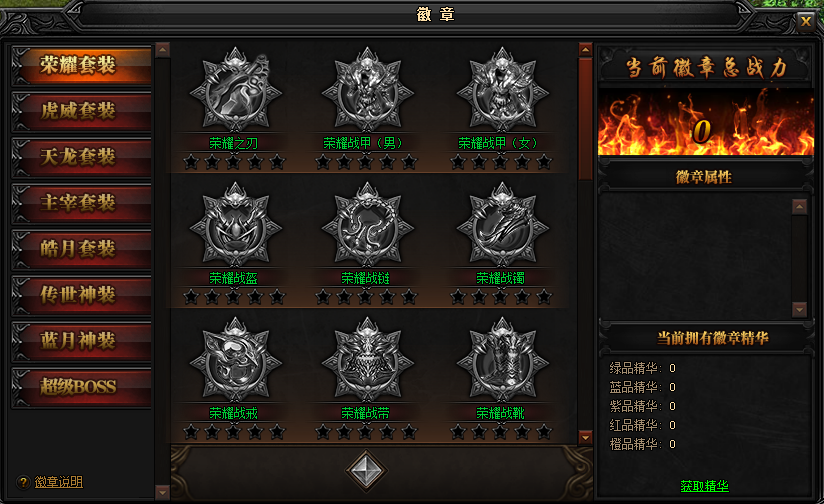Show the 皓月套装 badges
Image resolution: width=824 pixels, height=504 pixels.
[80, 248]
